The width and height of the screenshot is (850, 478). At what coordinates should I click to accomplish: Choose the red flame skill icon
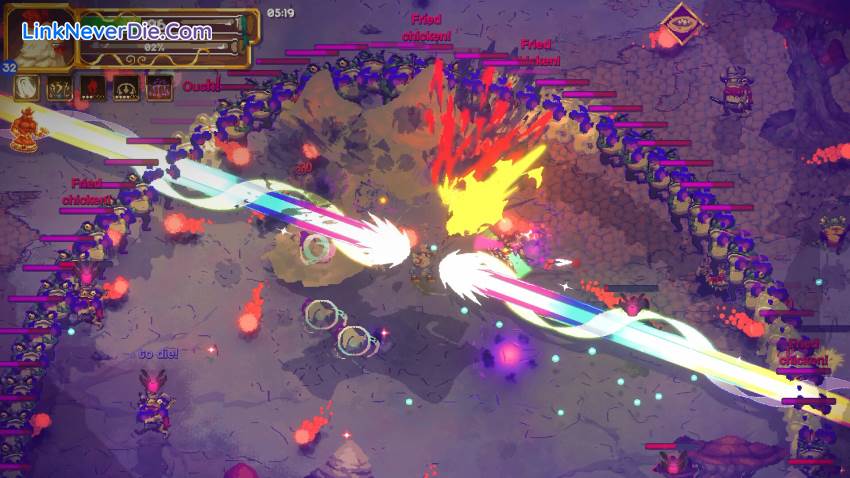[x=93, y=88]
